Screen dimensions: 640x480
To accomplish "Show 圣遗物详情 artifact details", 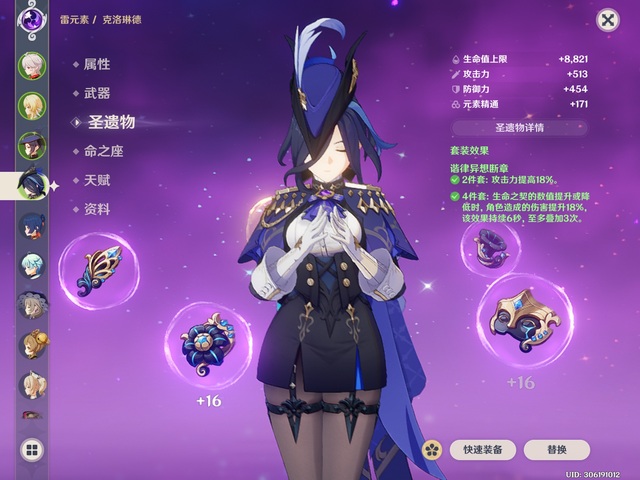I will [519, 127].
